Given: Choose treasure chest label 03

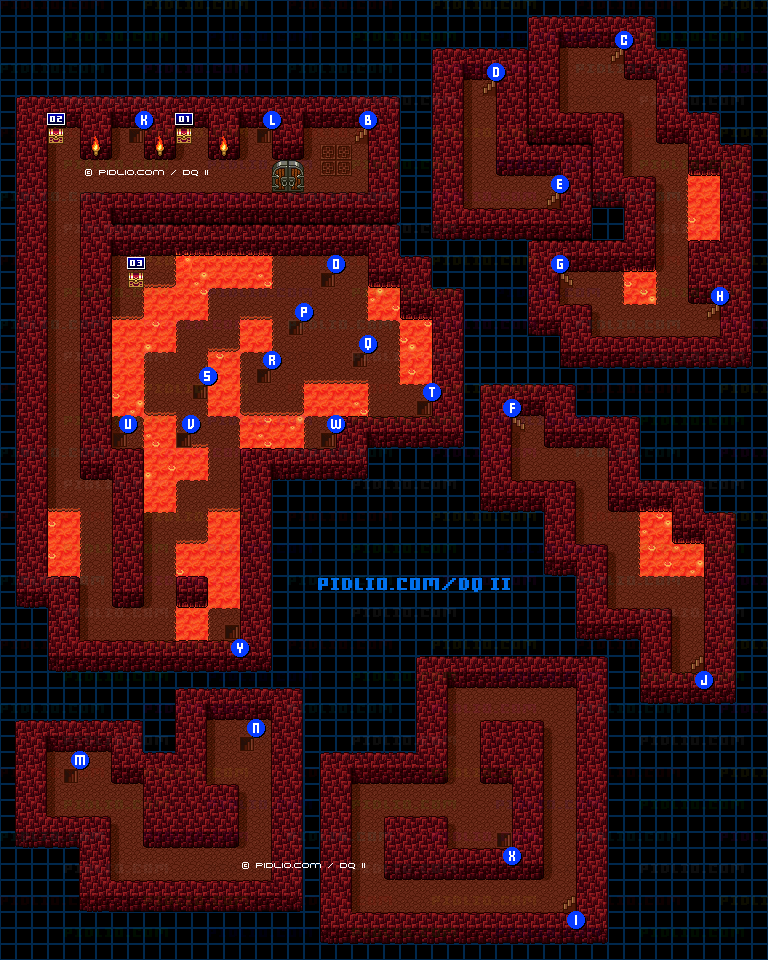Looking at the screenshot, I should click(136, 263).
